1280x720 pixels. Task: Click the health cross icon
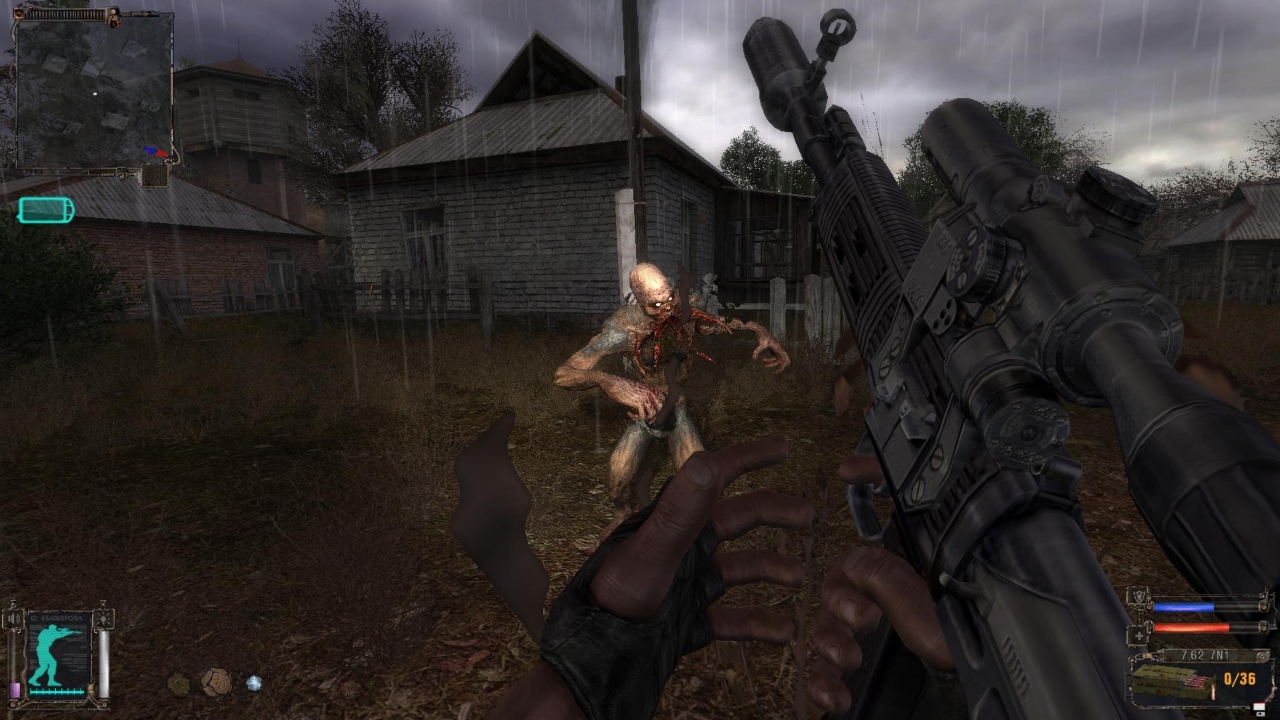[x=1139, y=635]
